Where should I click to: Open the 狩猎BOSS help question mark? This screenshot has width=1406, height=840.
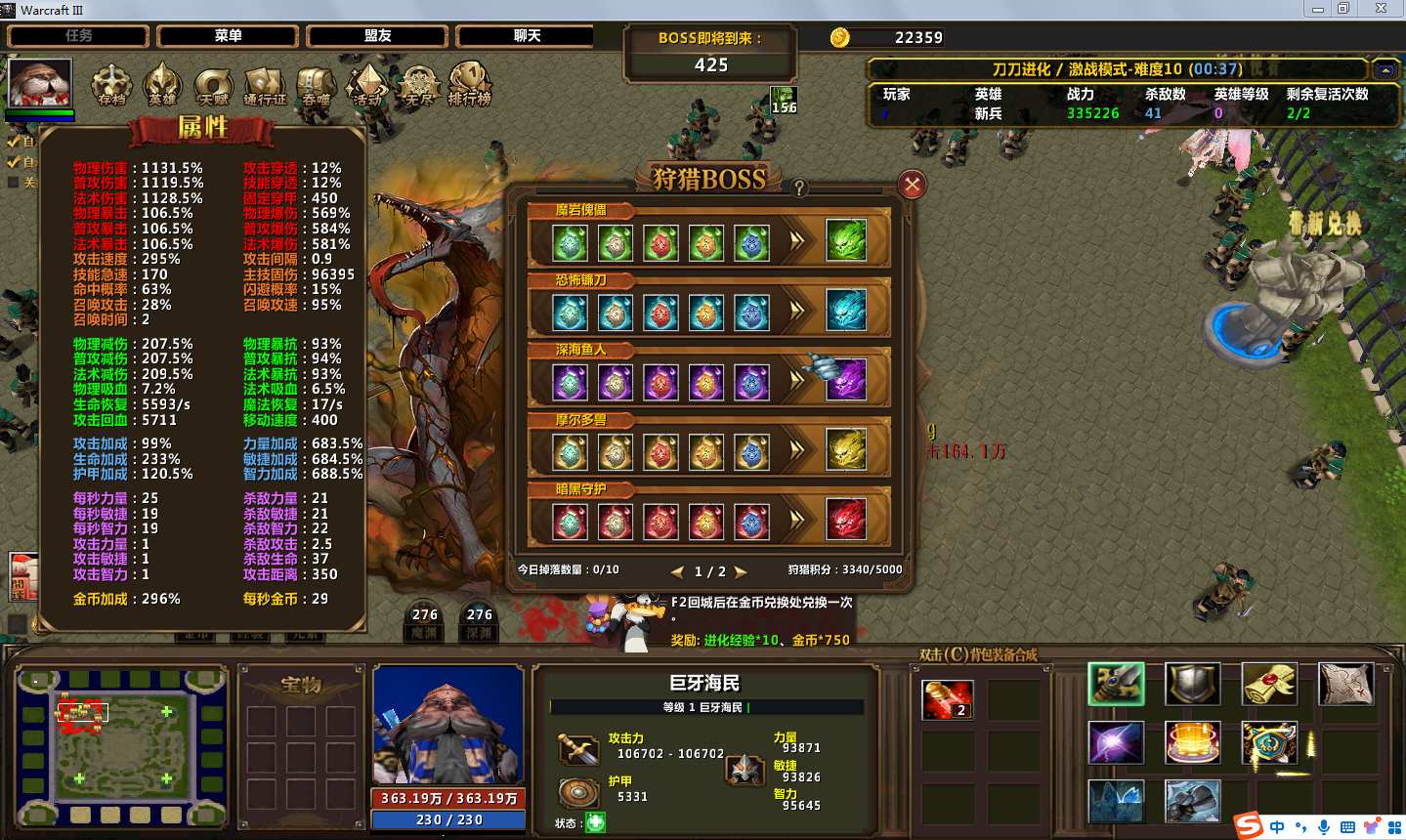[799, 189]
